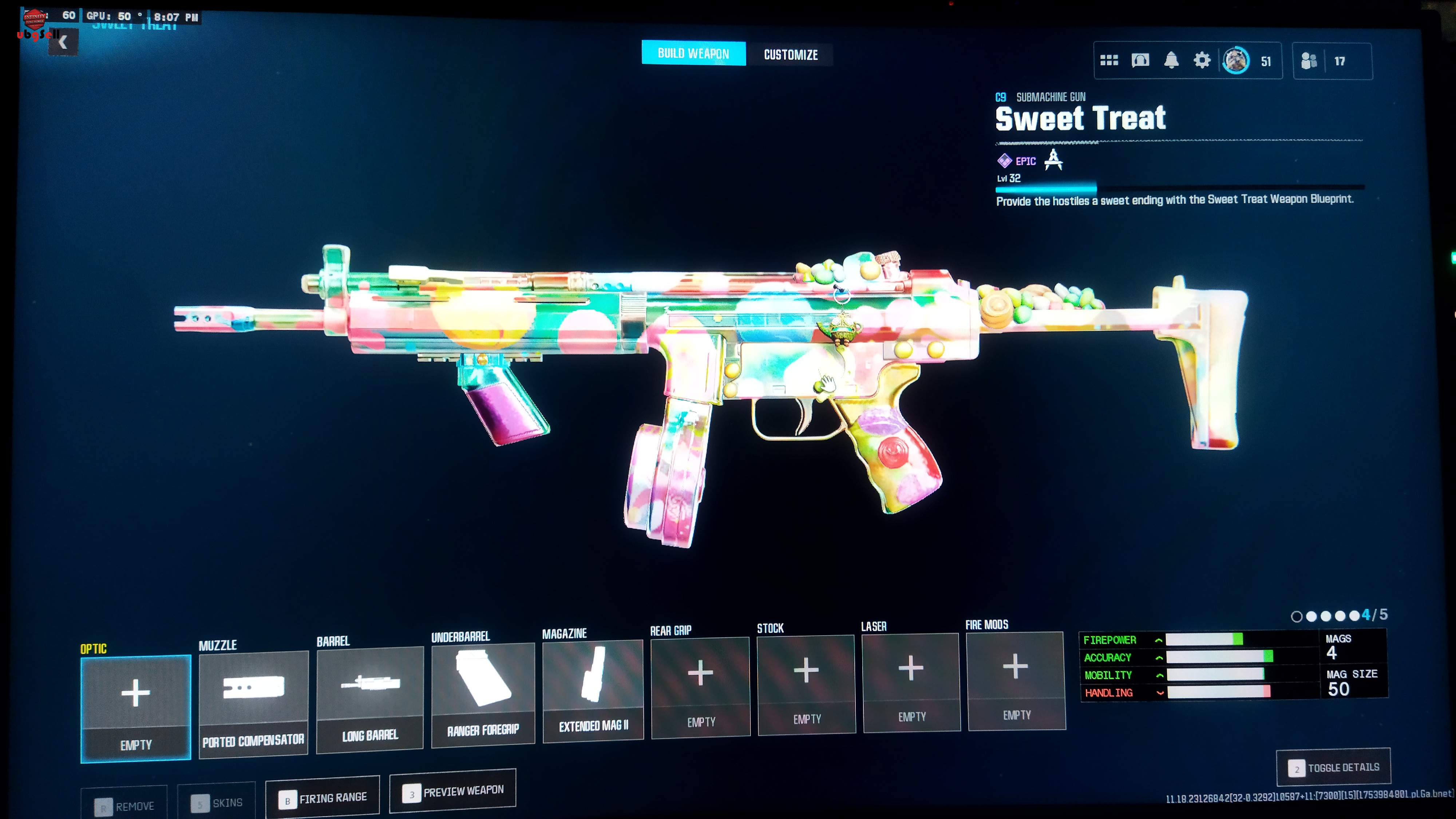This screenshot has width=1456, height=819.
Task: Choose the Ported Compensator muzzle slot
Action: click(x=253, y=704)
